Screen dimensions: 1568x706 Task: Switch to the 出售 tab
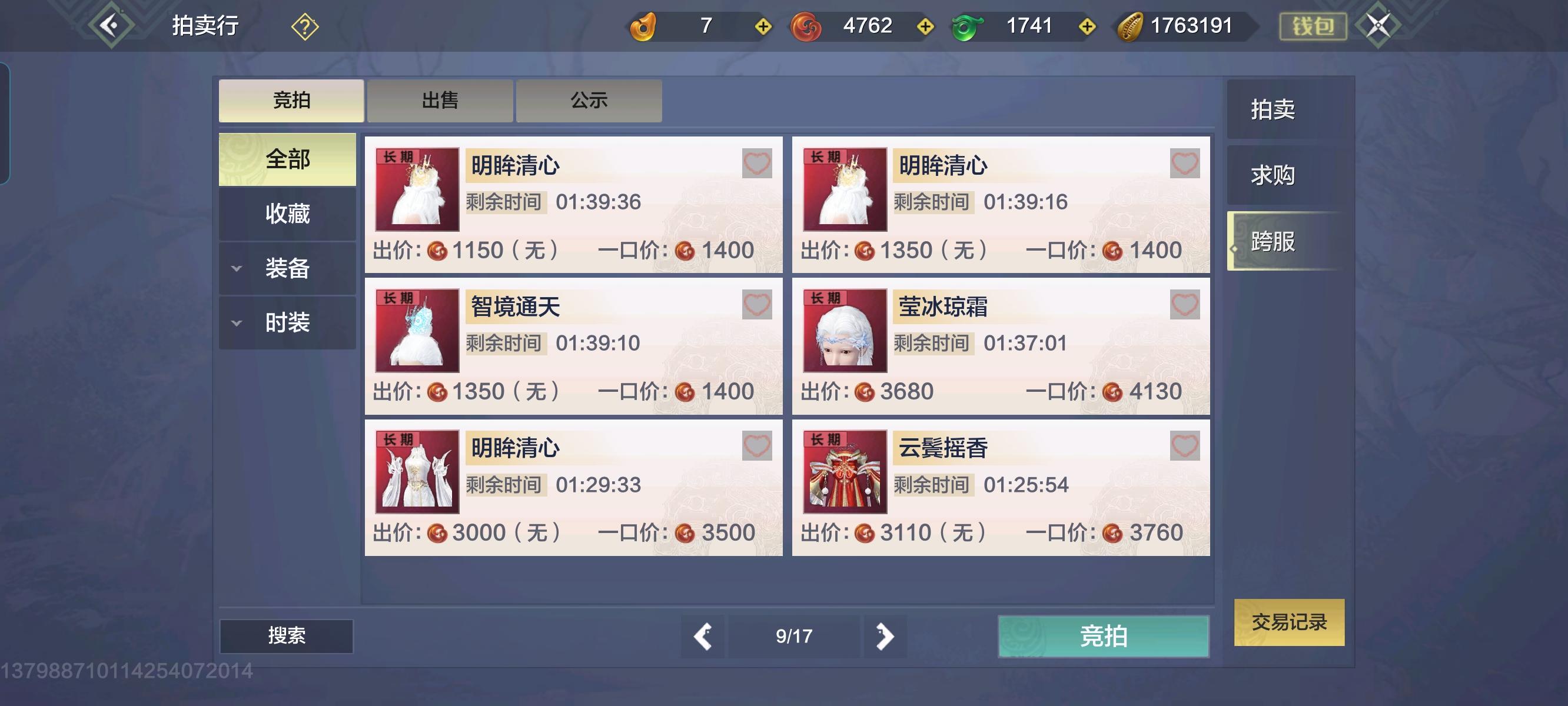pos(440,101)
